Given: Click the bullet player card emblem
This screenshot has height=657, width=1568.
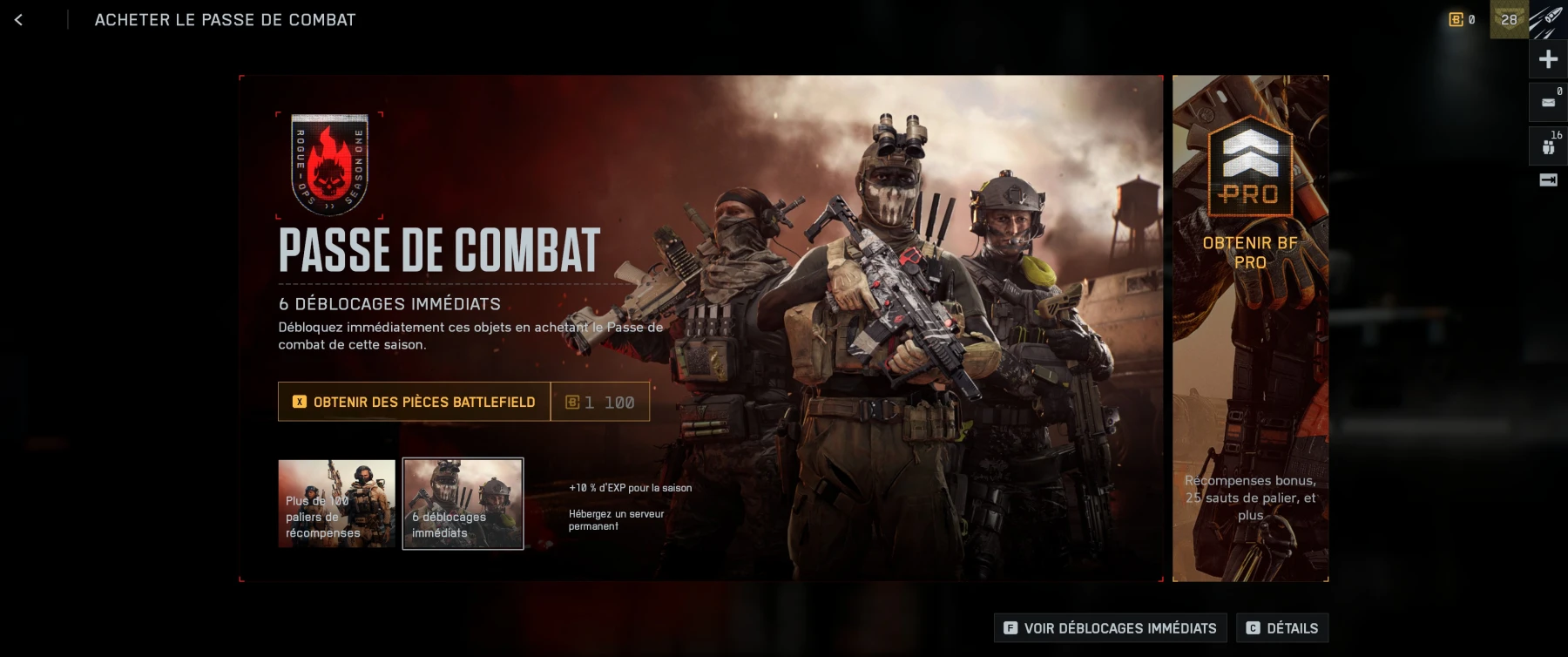Looking at the screenshot, I should tap(1548, 21).
